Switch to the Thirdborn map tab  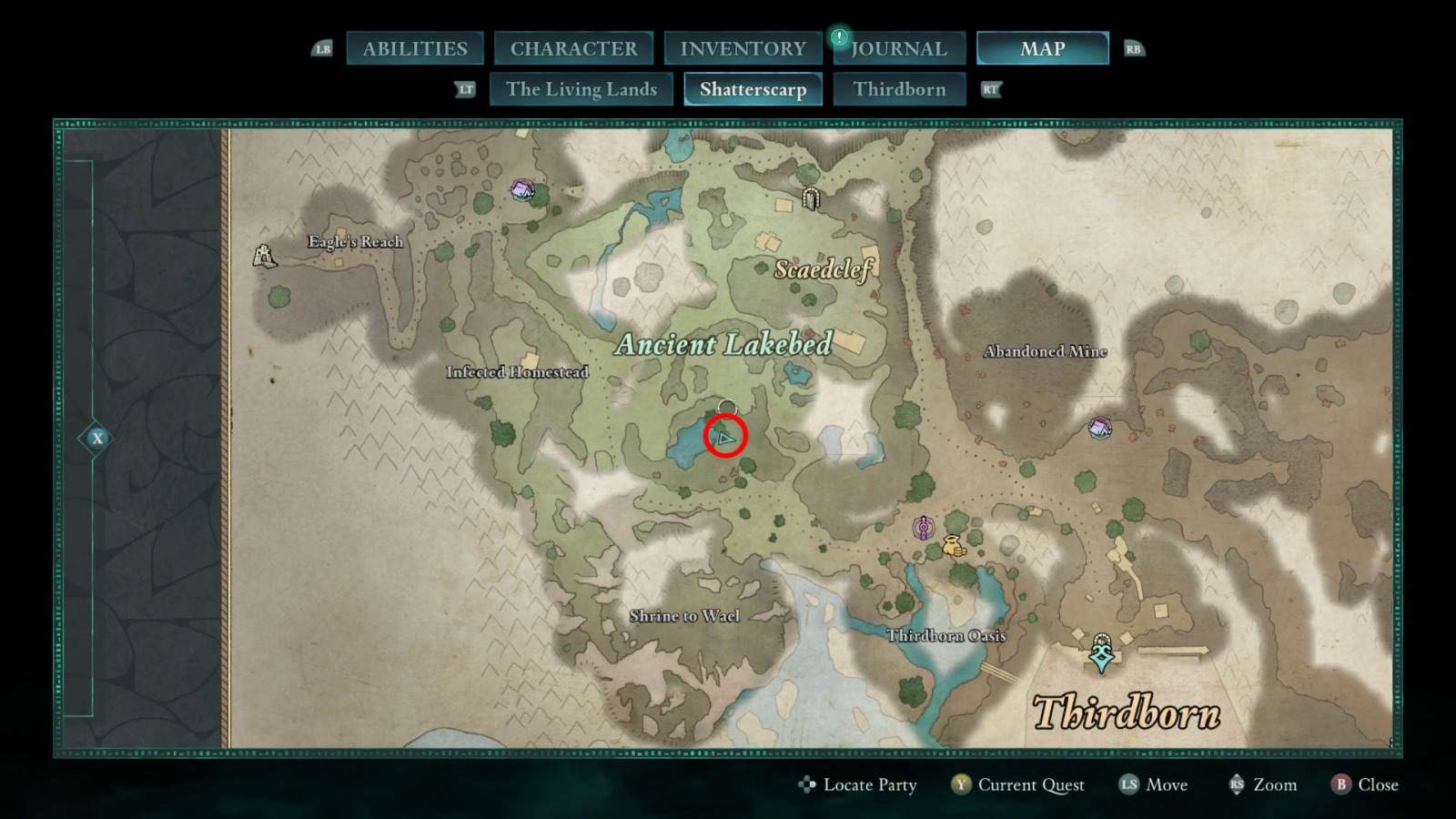(900, 89)
